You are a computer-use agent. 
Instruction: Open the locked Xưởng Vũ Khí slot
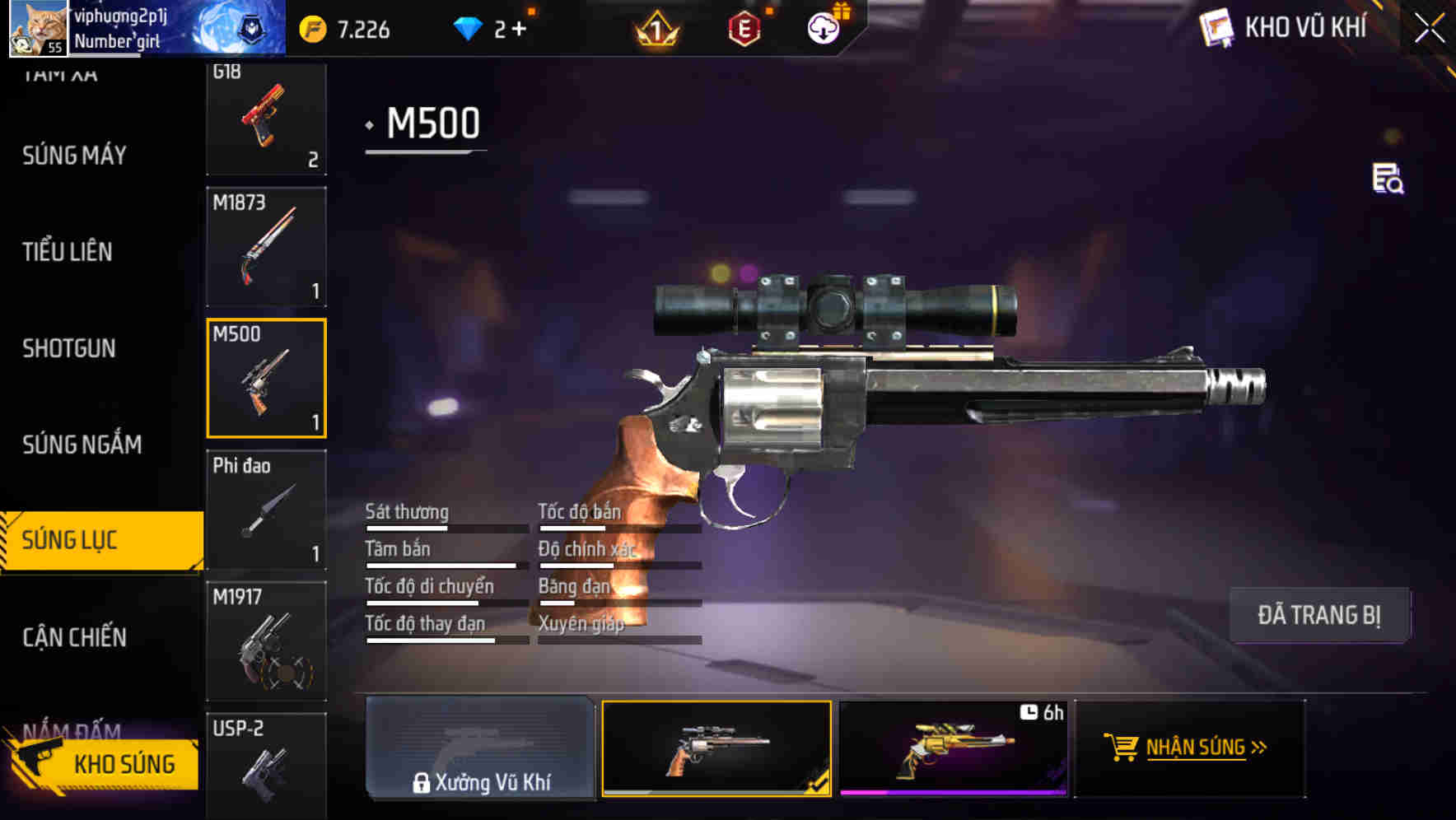coord(479,749)
